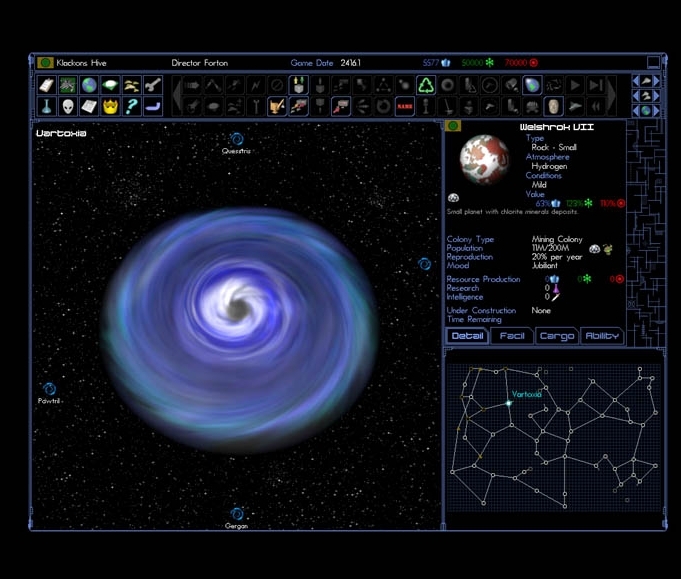The image size is (681, 579).
Task: Click the Vartoxia system on the galaxy minimap
Action: point(509,404)
